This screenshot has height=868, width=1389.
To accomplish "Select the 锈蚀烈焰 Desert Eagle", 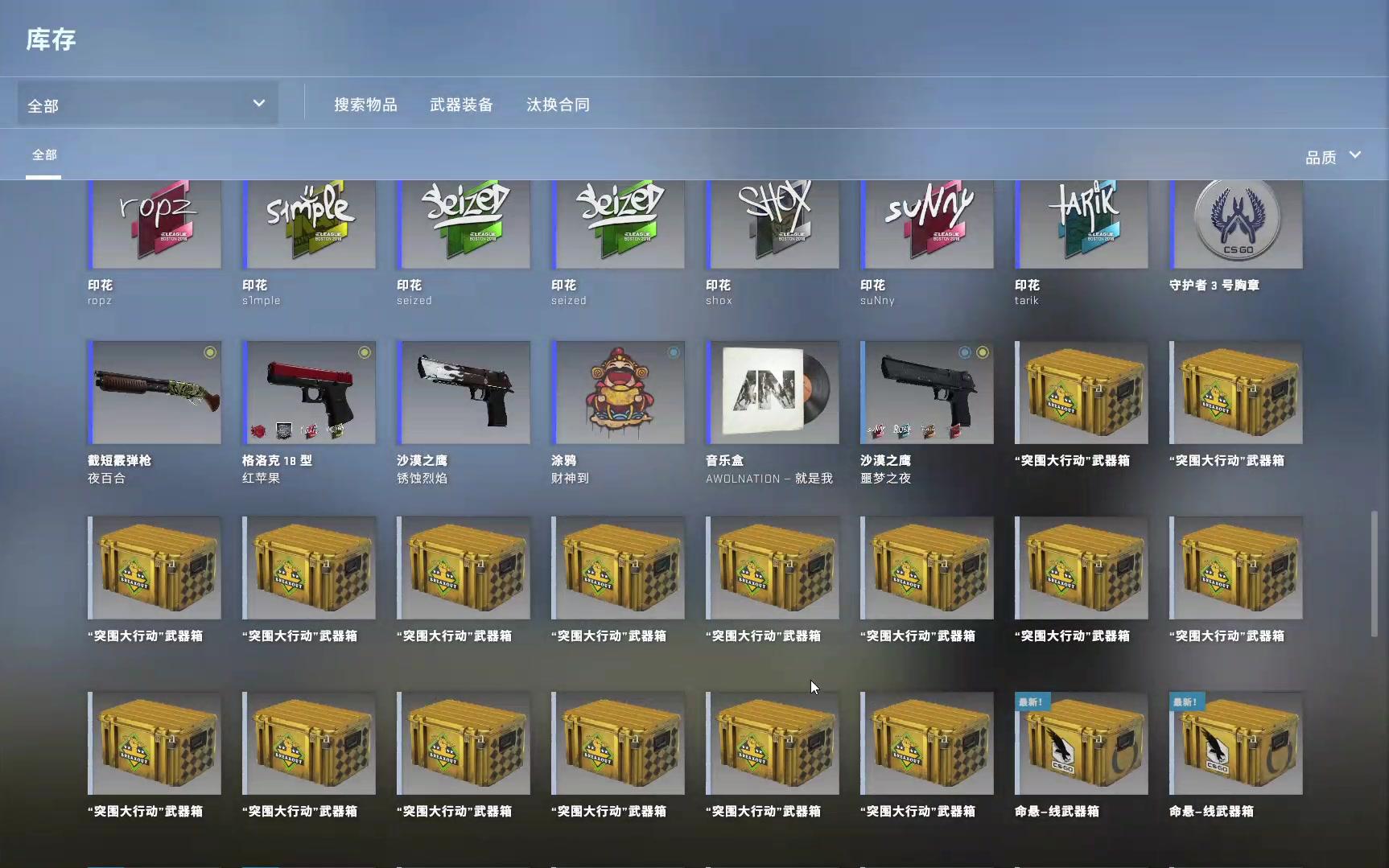I will (x=464, y=393).
